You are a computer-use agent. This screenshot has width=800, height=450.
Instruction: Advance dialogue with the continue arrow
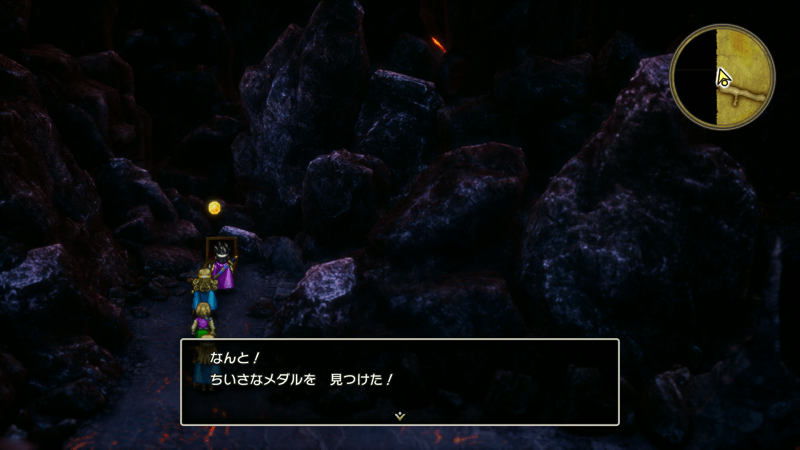click(x=399, y=415)
